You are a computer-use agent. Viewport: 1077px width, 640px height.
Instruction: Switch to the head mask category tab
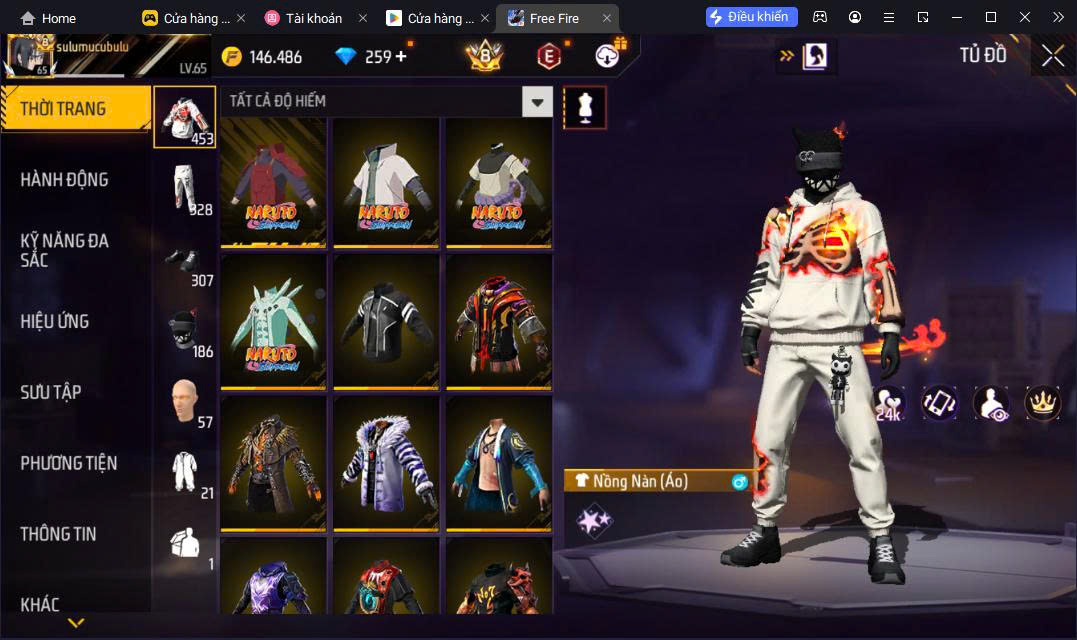pyautogui.click(x=185, y=331)
